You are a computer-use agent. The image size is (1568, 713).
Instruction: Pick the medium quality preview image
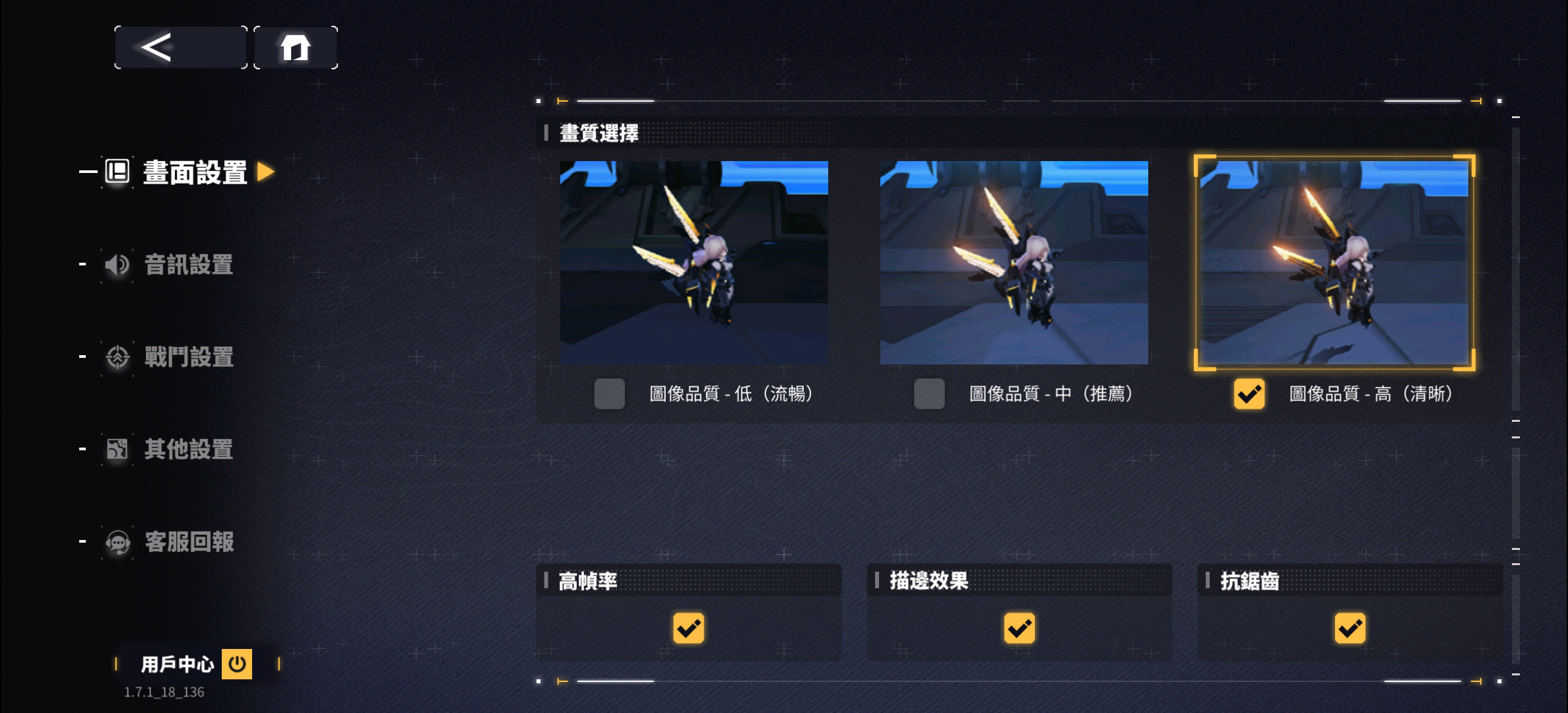(1014, 262)
